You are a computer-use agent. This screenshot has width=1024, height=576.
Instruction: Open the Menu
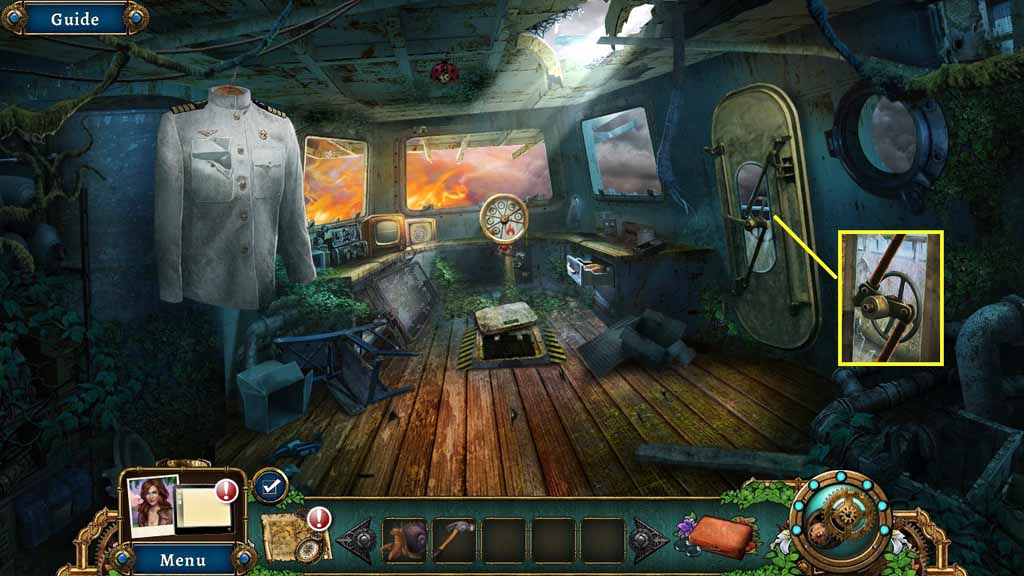182,559
